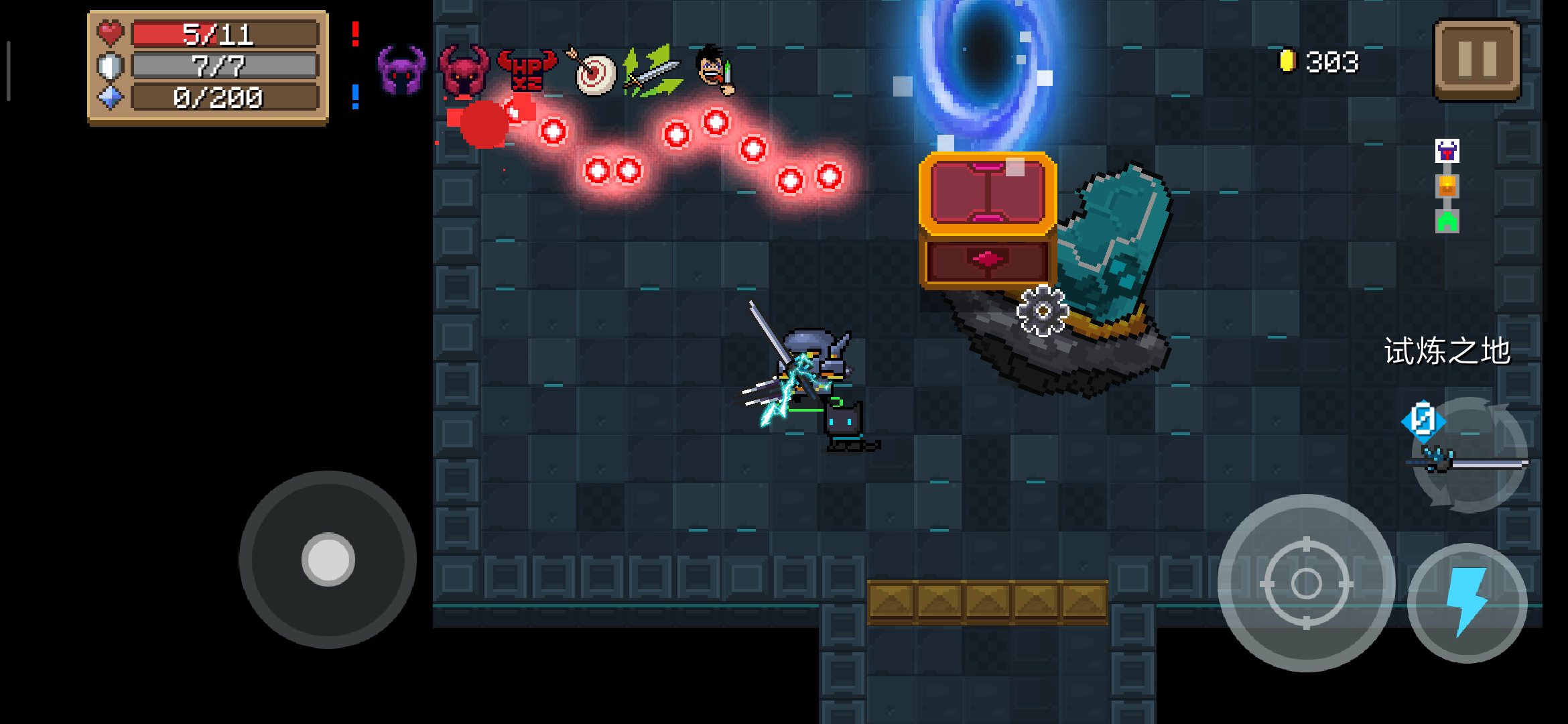The height and width of the screenshot is (724, 1568).
Task: Tap the black-haired character face buff icon
Action: pos(715,70)
